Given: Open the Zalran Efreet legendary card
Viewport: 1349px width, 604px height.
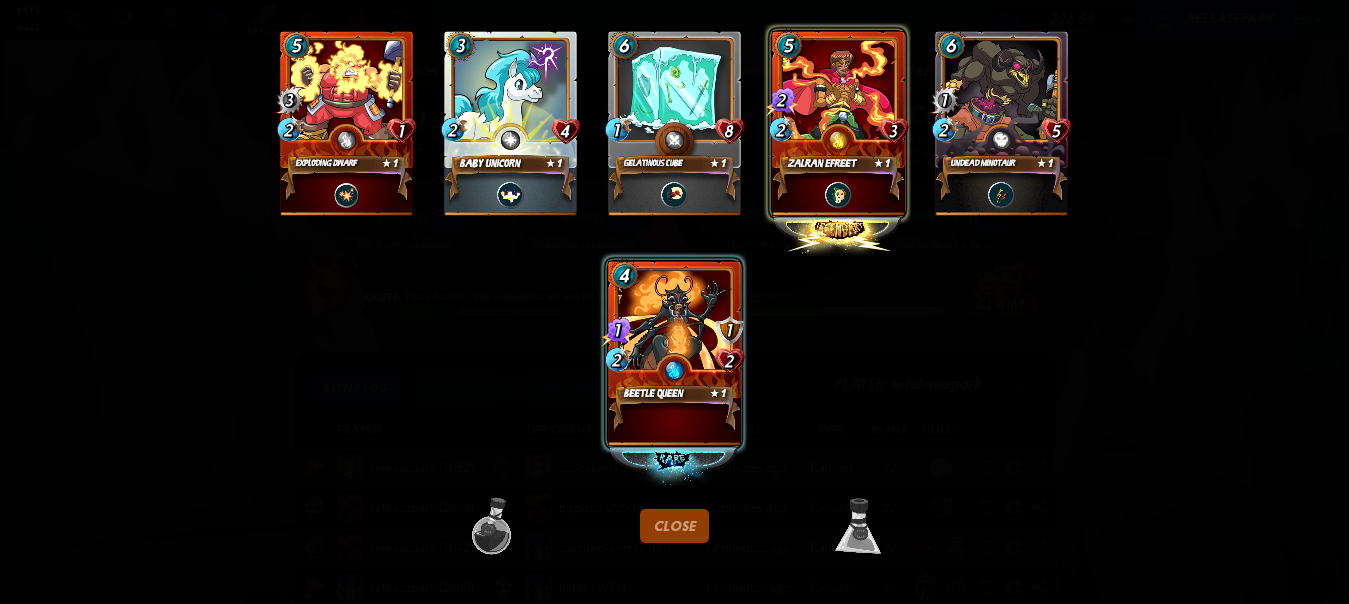Looking at the screenshot, I should (x=838, y=122).
